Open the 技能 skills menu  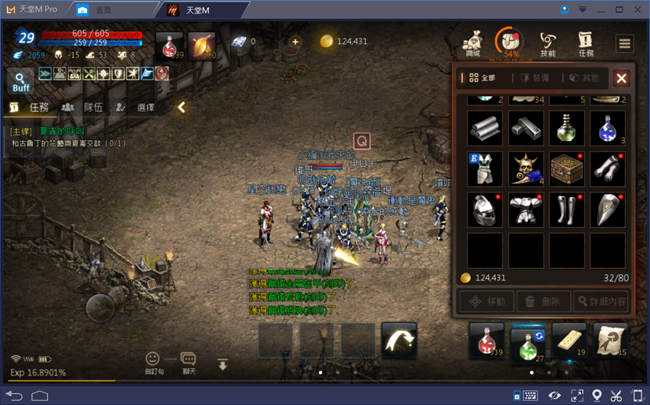[548, 43]
